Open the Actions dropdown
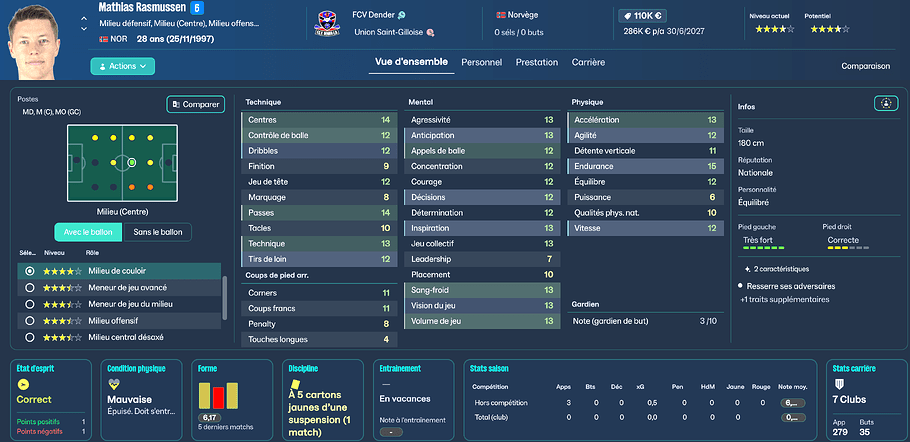Screen dimensions: 910x442 pos(123,66)
